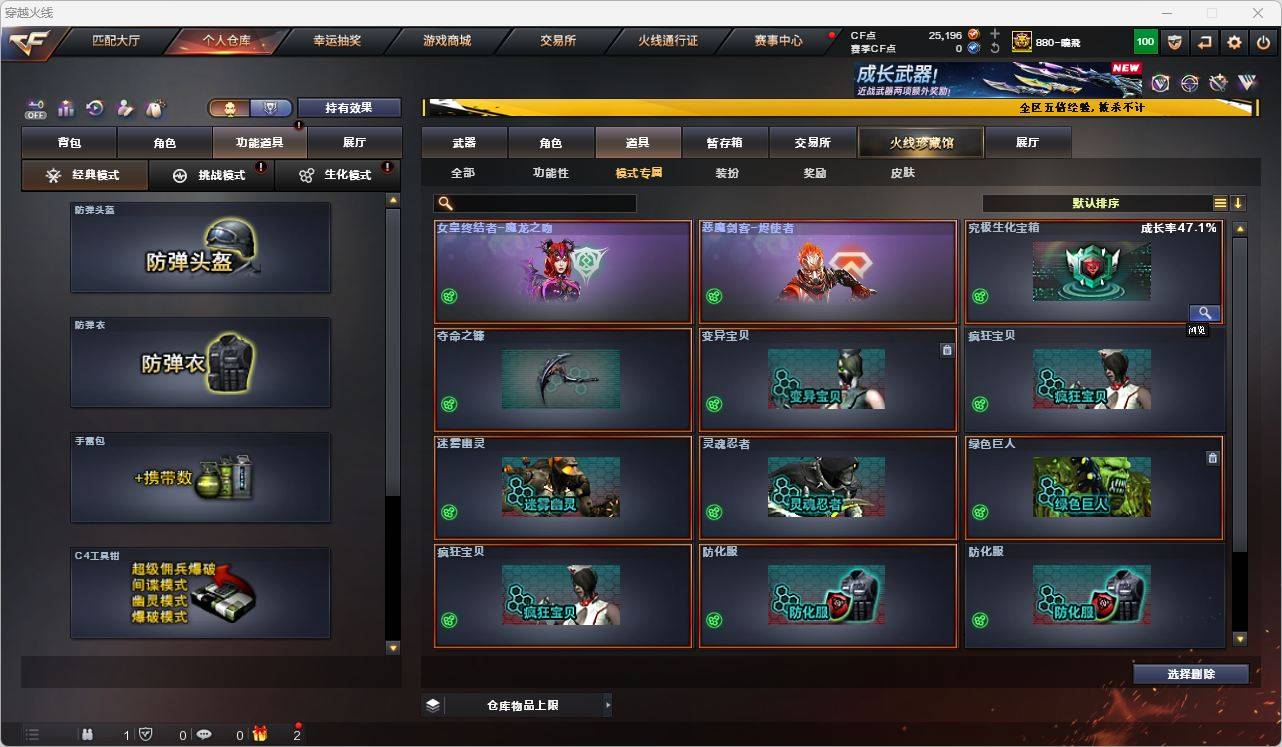1282x747 pixels.
Task: Open the settings gear in the top bar
Action: click(1232, 41)
